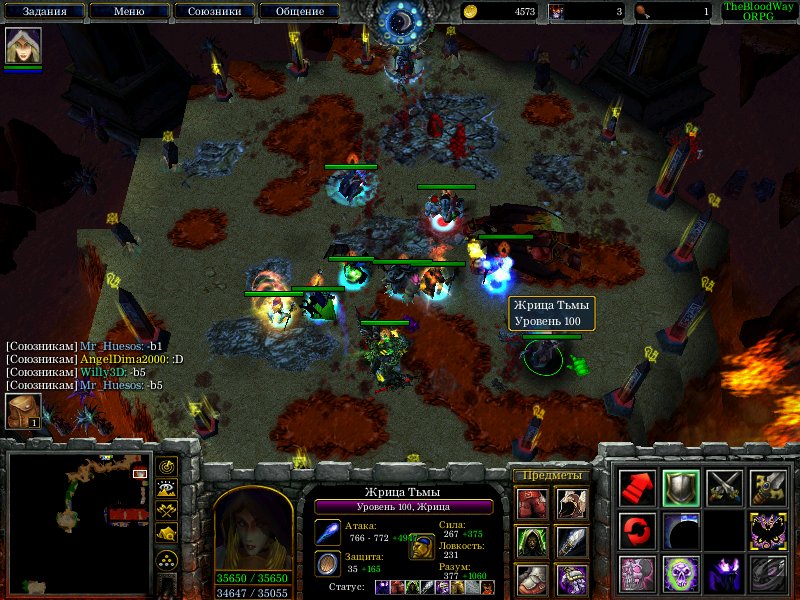This screenshot has width=800, height=600.
Task: Choose the purple gauntlet item slot
Action: pyautogui.click(x=571, y=579)
